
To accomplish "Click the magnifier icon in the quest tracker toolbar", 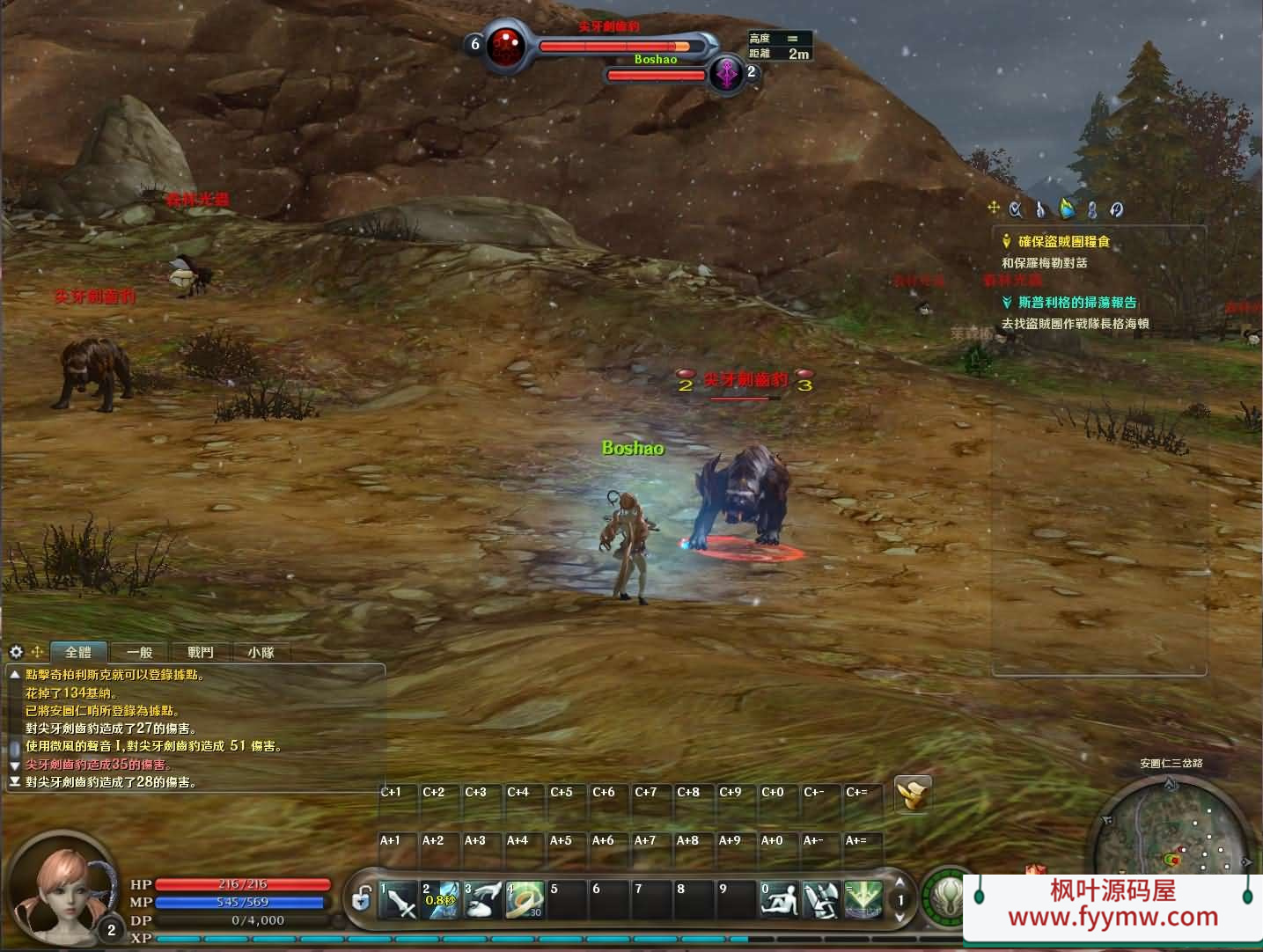I will 1014,209.
